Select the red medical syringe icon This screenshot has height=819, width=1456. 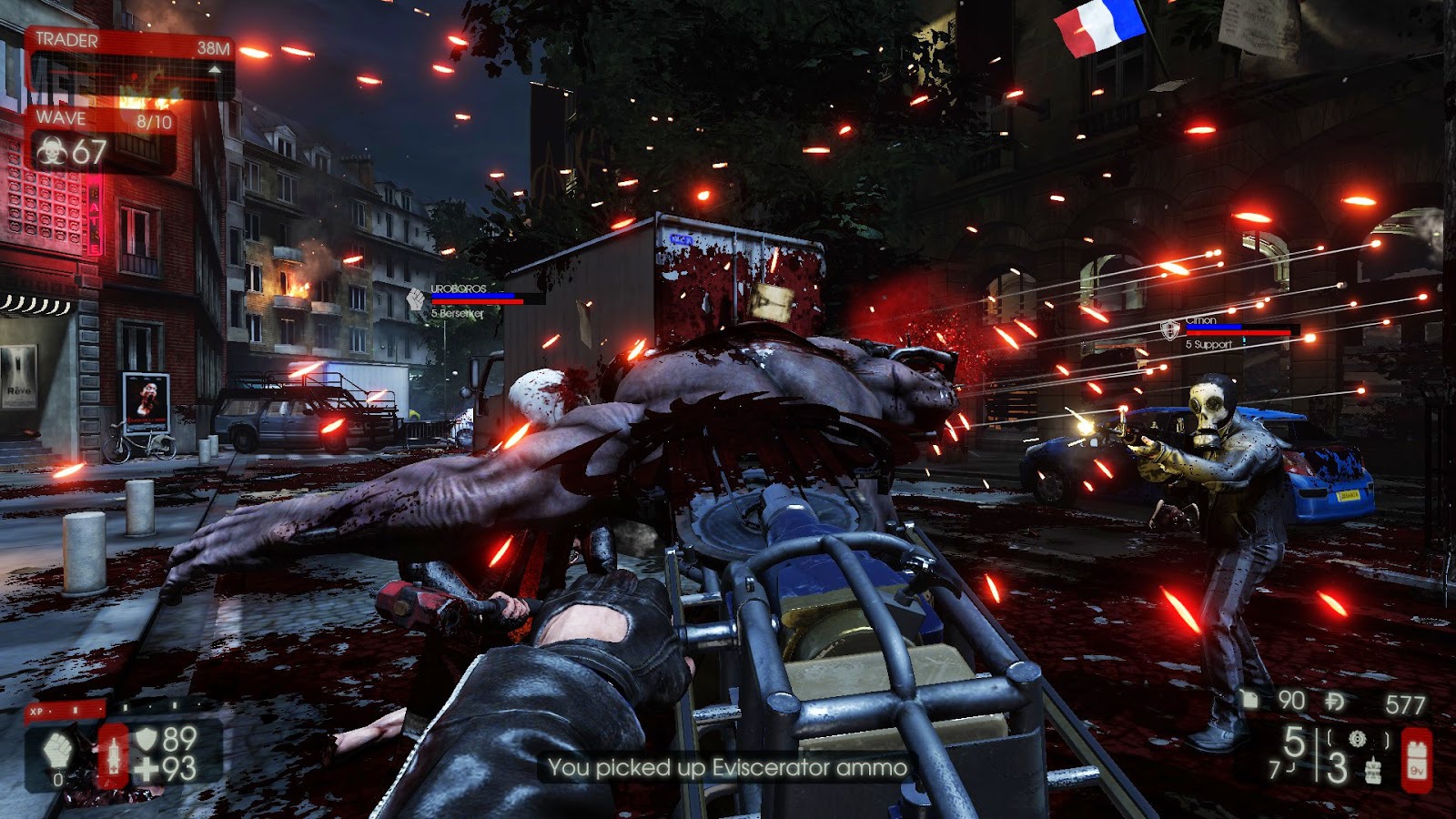pos(113,754)
